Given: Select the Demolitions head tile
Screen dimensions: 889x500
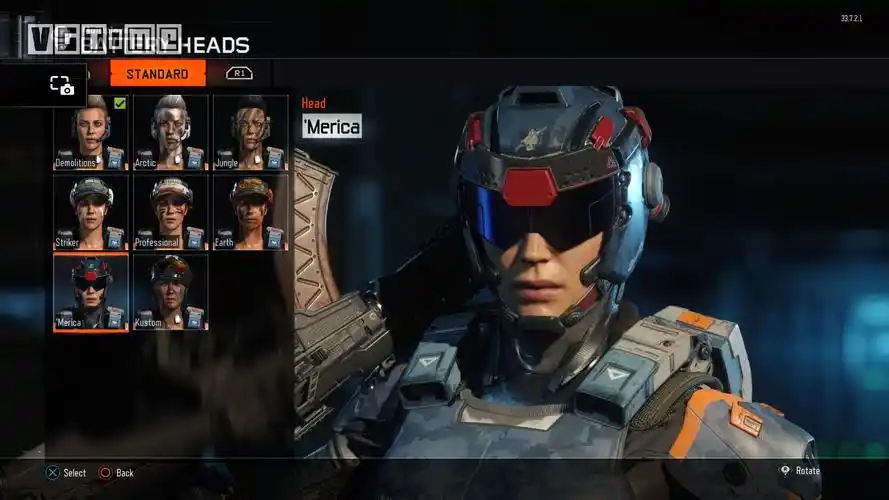Looking at the screenshot, I should (90, 132).
